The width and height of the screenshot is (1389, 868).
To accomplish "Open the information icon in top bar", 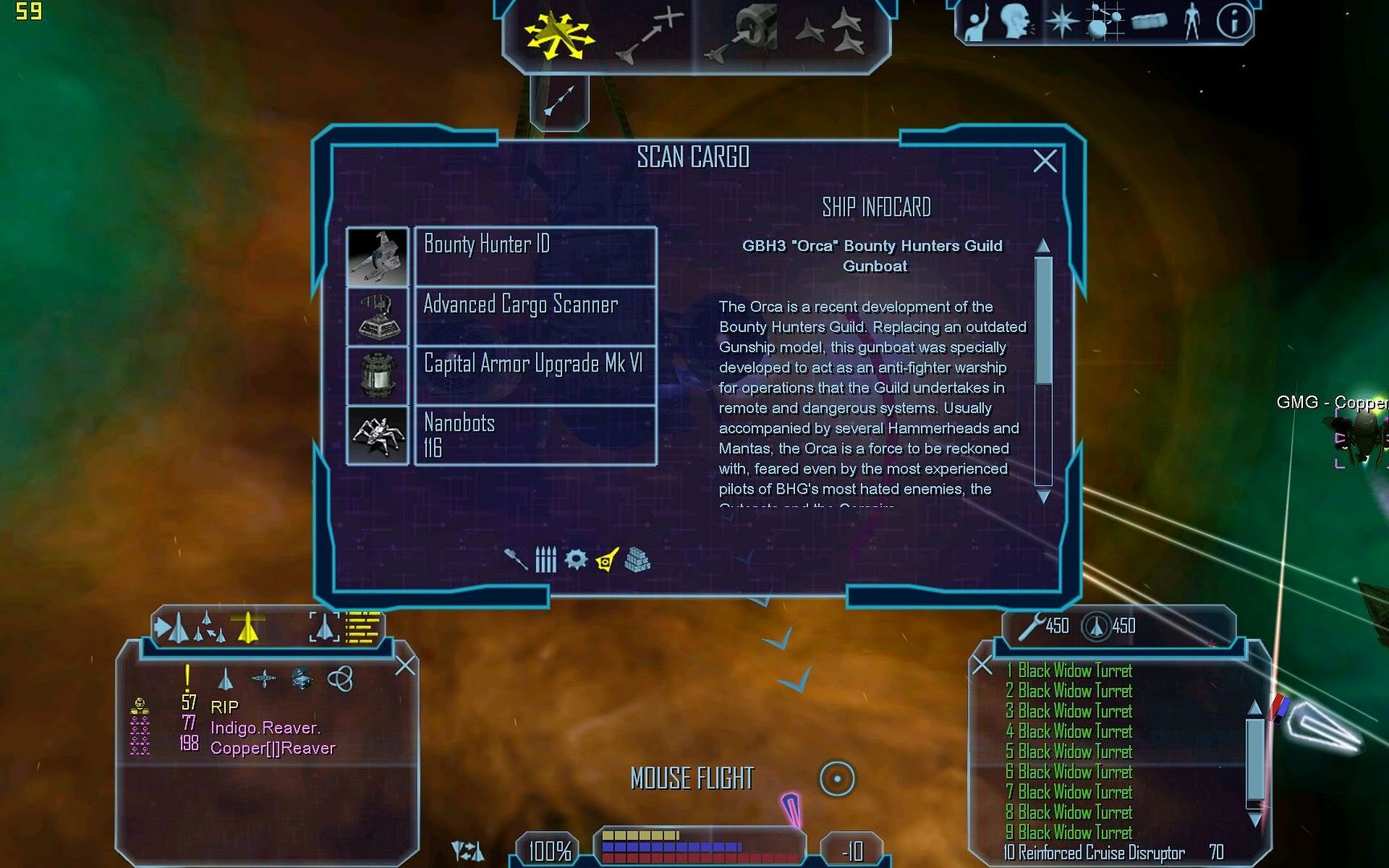I will [1234, 22].
